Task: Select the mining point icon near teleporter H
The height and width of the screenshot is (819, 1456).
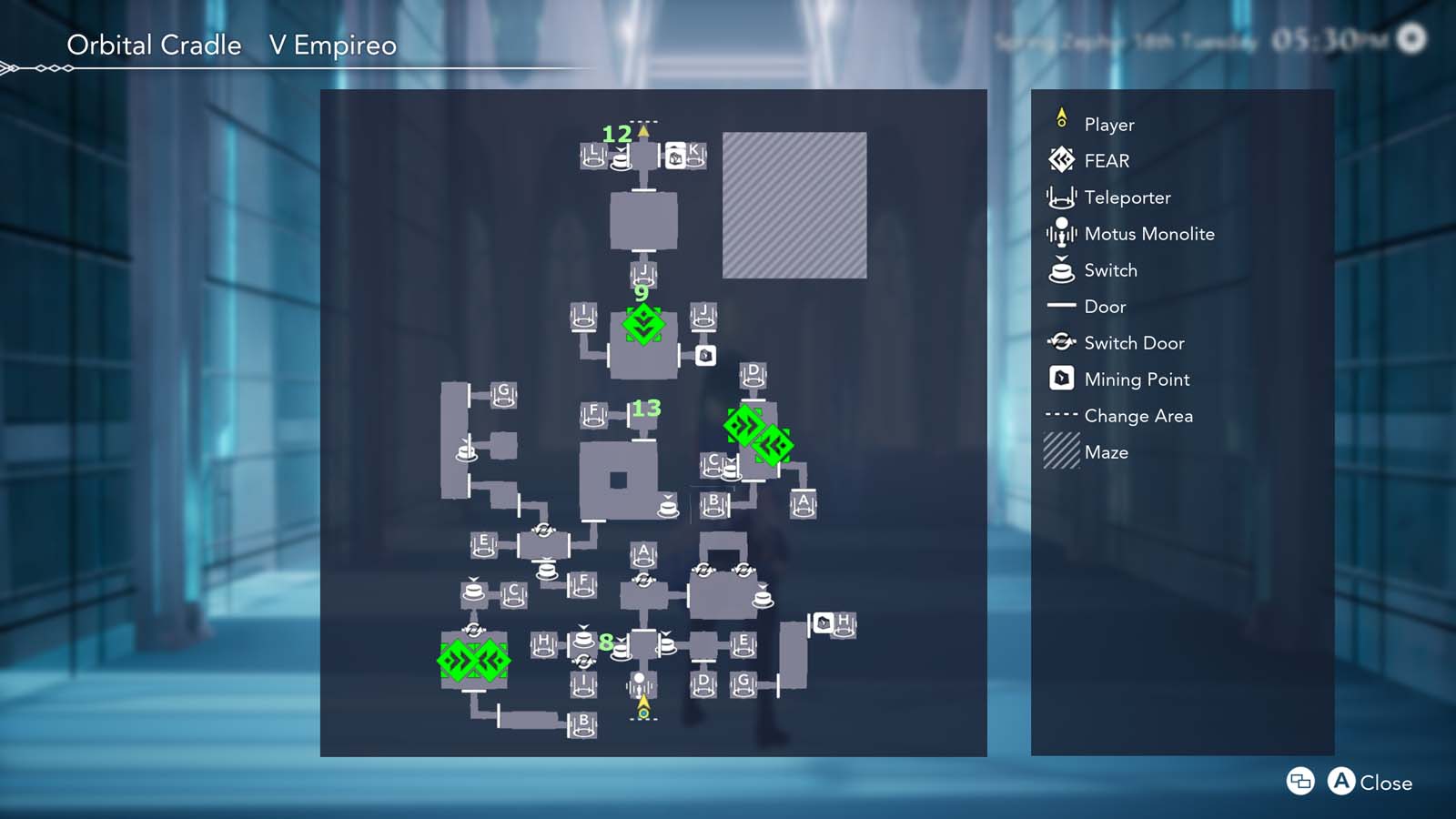Action: coord(824,623)
